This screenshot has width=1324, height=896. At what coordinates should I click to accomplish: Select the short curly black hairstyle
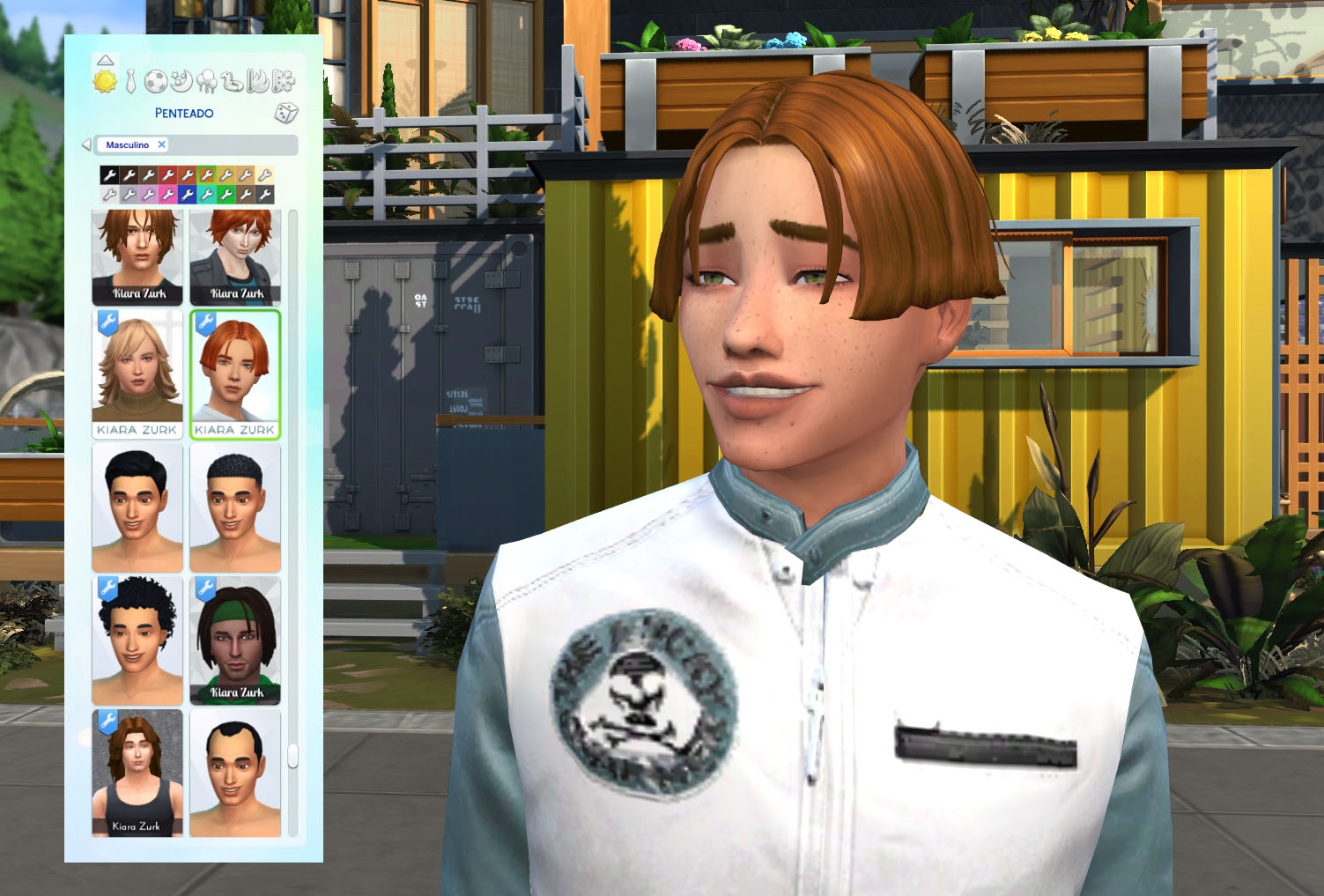click(137, 639)
